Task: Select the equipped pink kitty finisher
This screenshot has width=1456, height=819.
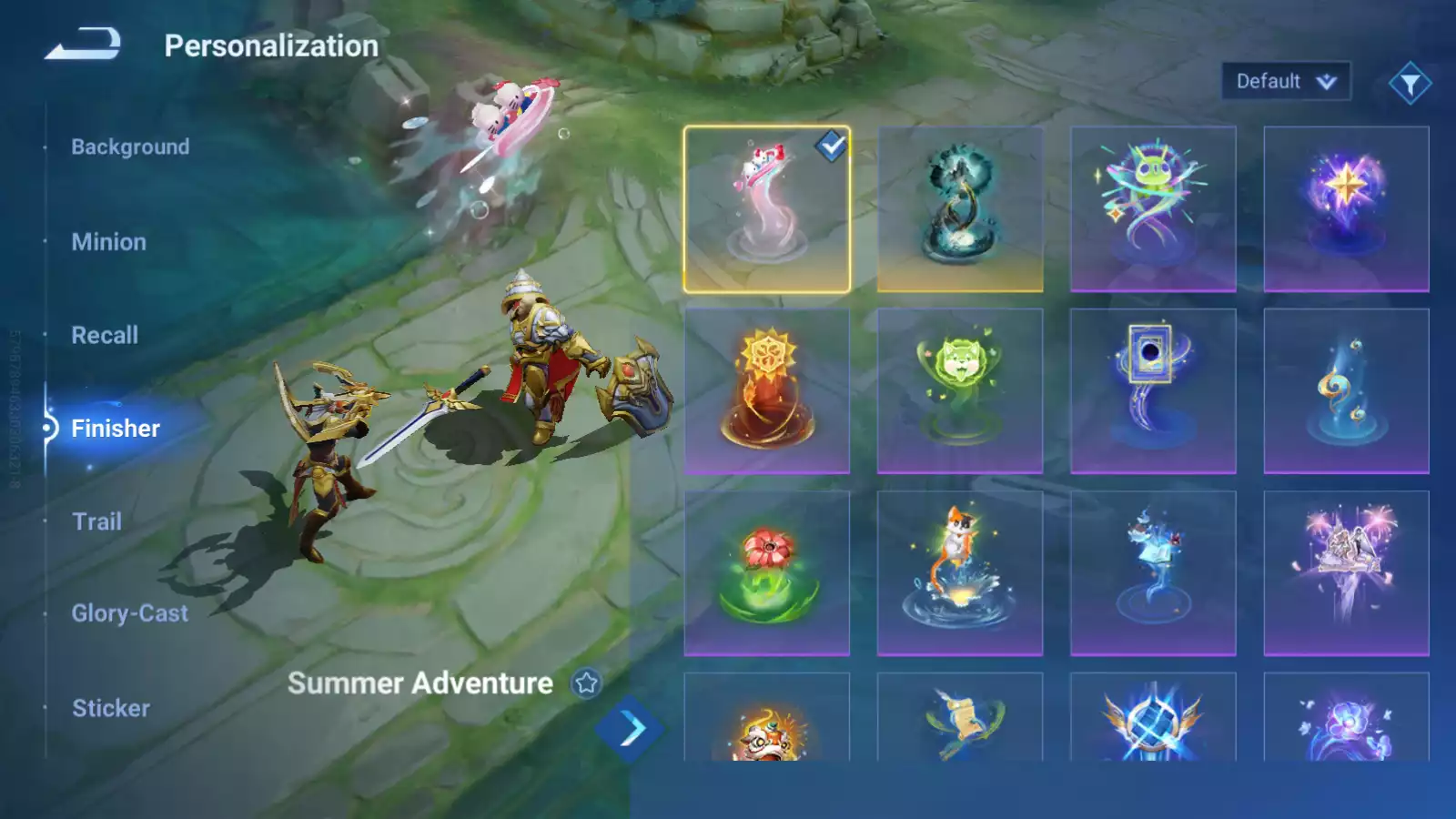Action: click(x=766, y=209)
